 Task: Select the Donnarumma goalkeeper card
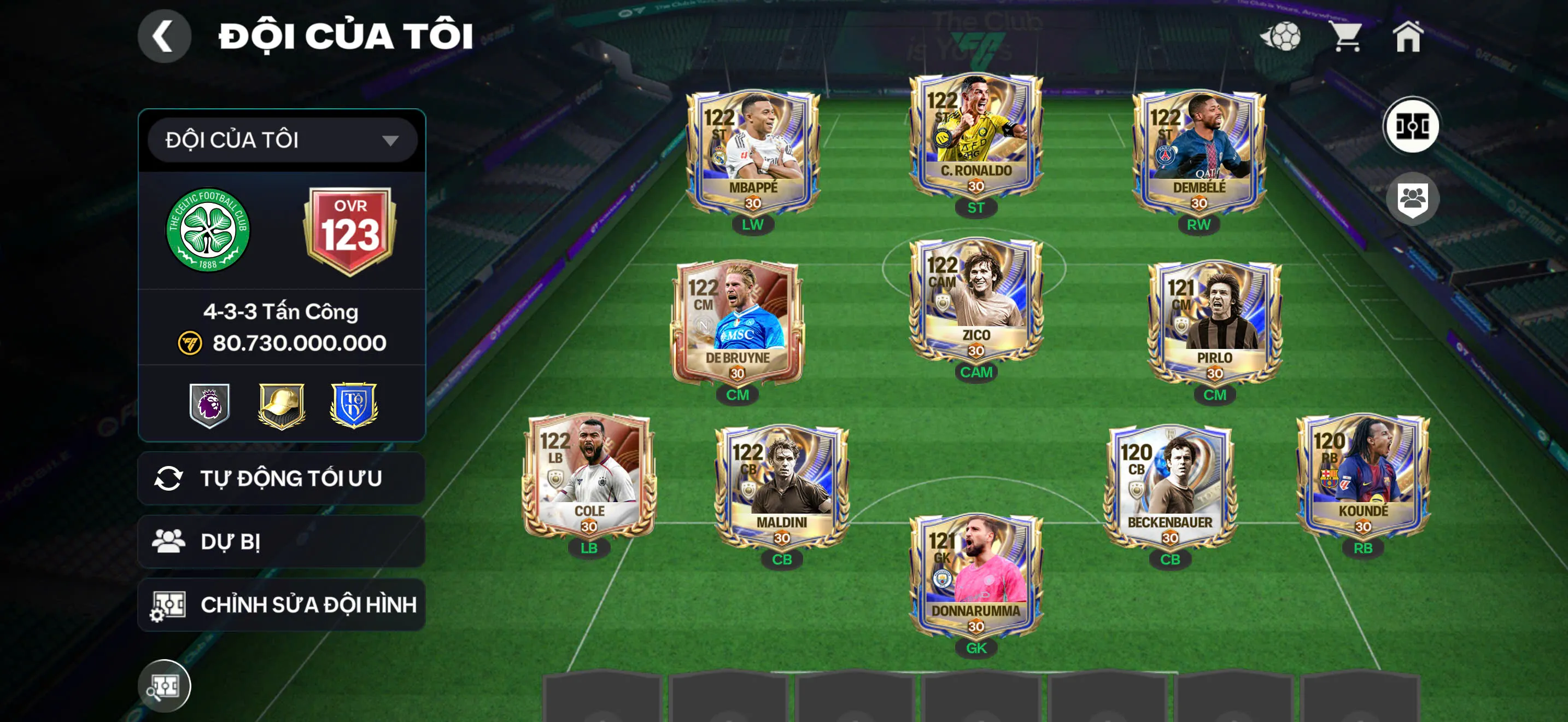(x=976, y=575)
